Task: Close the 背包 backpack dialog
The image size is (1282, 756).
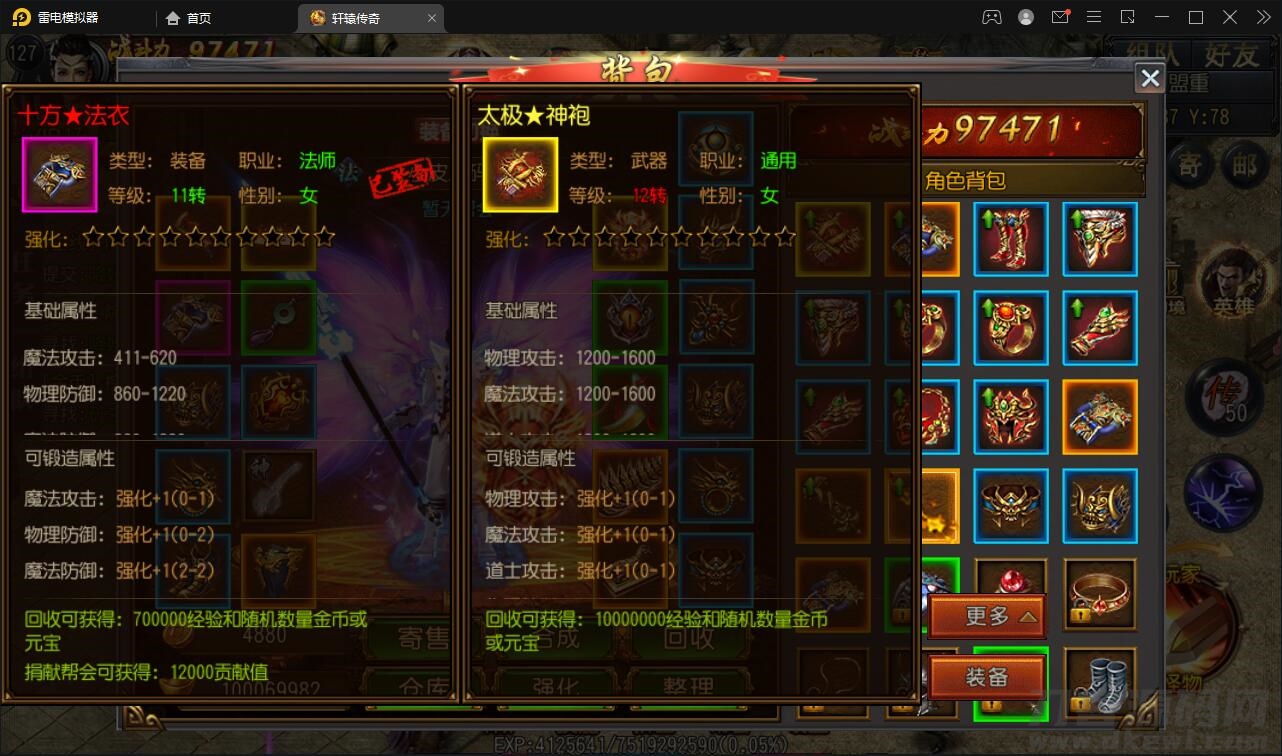Action: 1149,78
